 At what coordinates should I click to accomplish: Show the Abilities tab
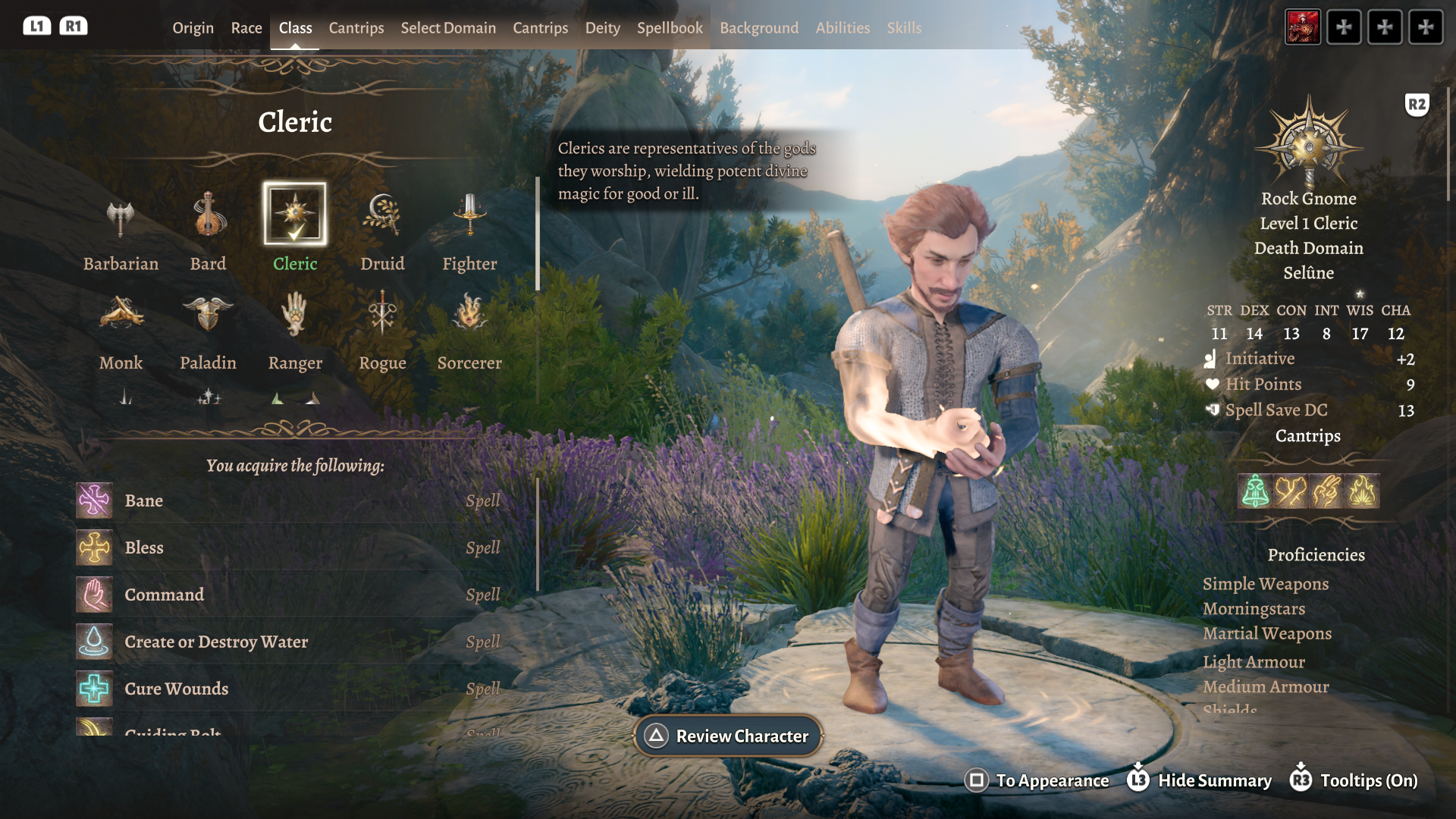tap(843, 28)
